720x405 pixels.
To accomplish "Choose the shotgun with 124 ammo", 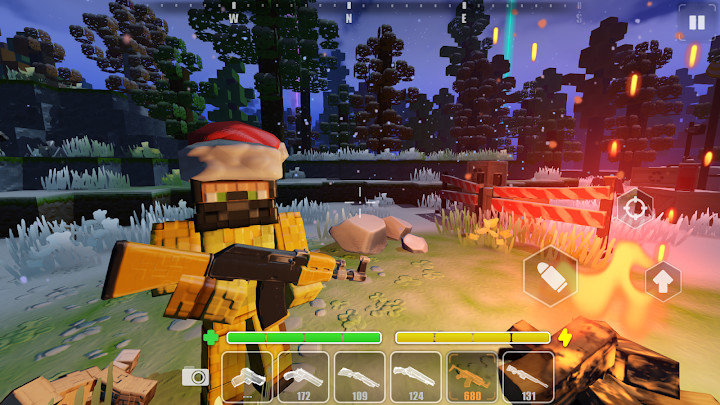I will [x=415, y=376].
